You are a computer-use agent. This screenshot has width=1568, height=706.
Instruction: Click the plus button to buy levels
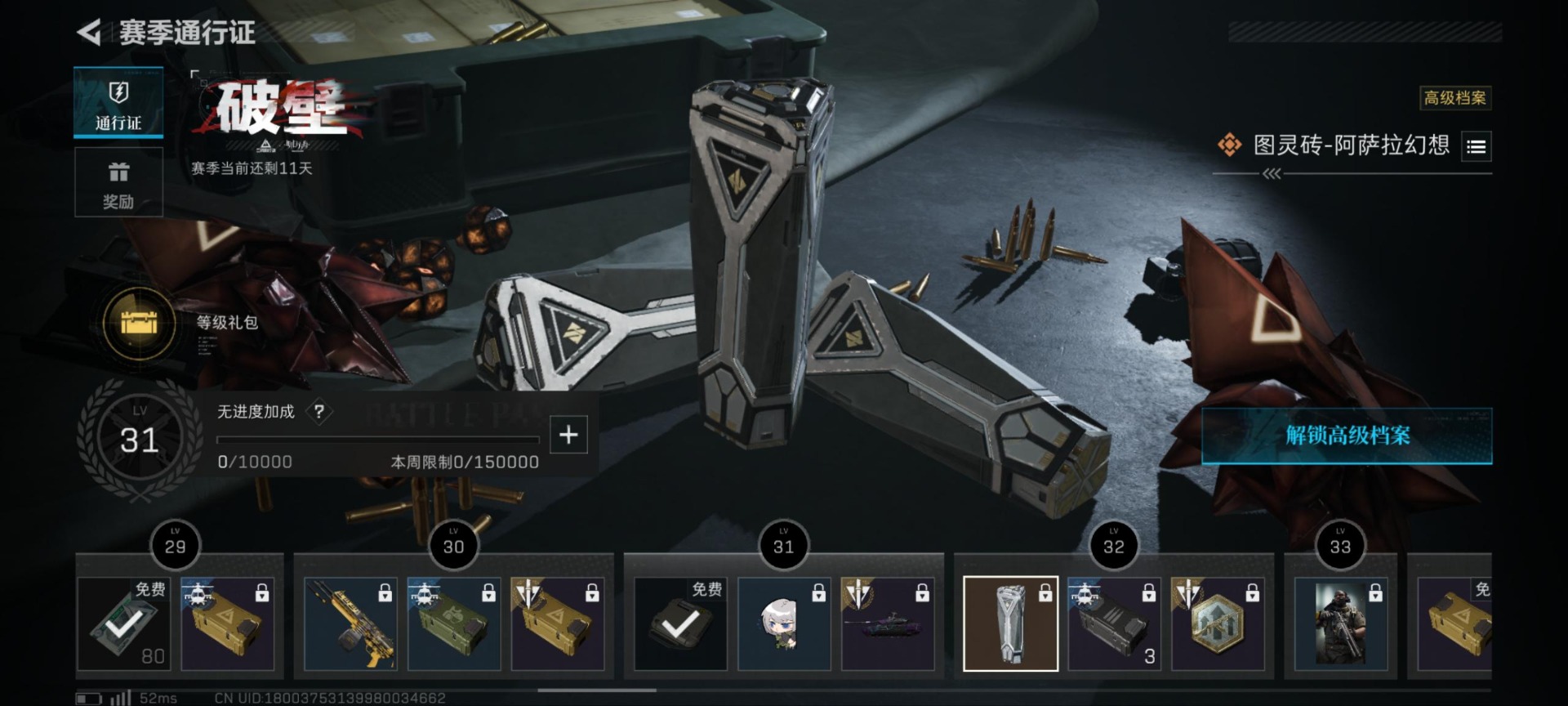568,435
